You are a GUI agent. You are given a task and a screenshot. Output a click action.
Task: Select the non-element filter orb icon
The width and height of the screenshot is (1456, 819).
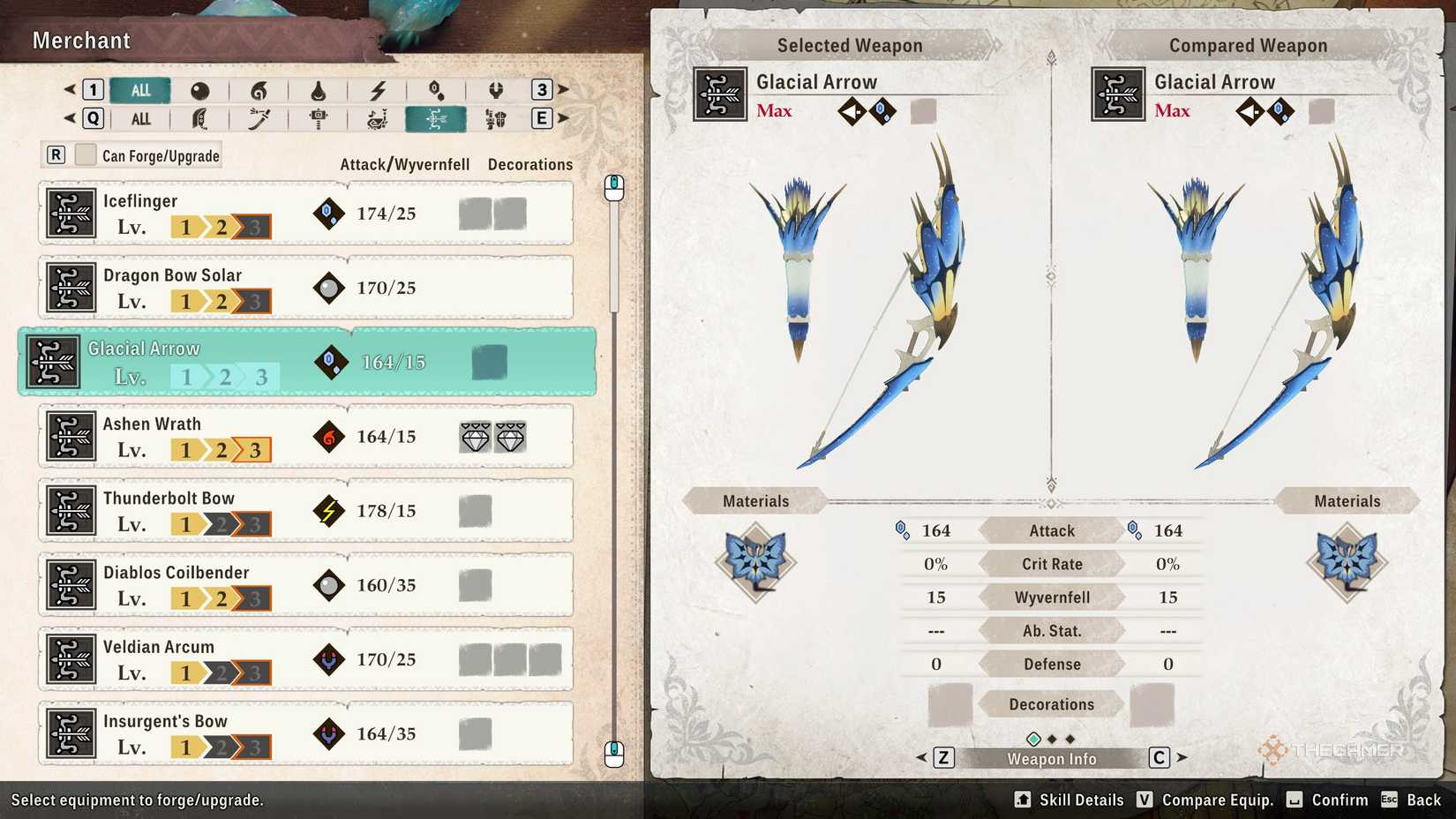[199, 89]
